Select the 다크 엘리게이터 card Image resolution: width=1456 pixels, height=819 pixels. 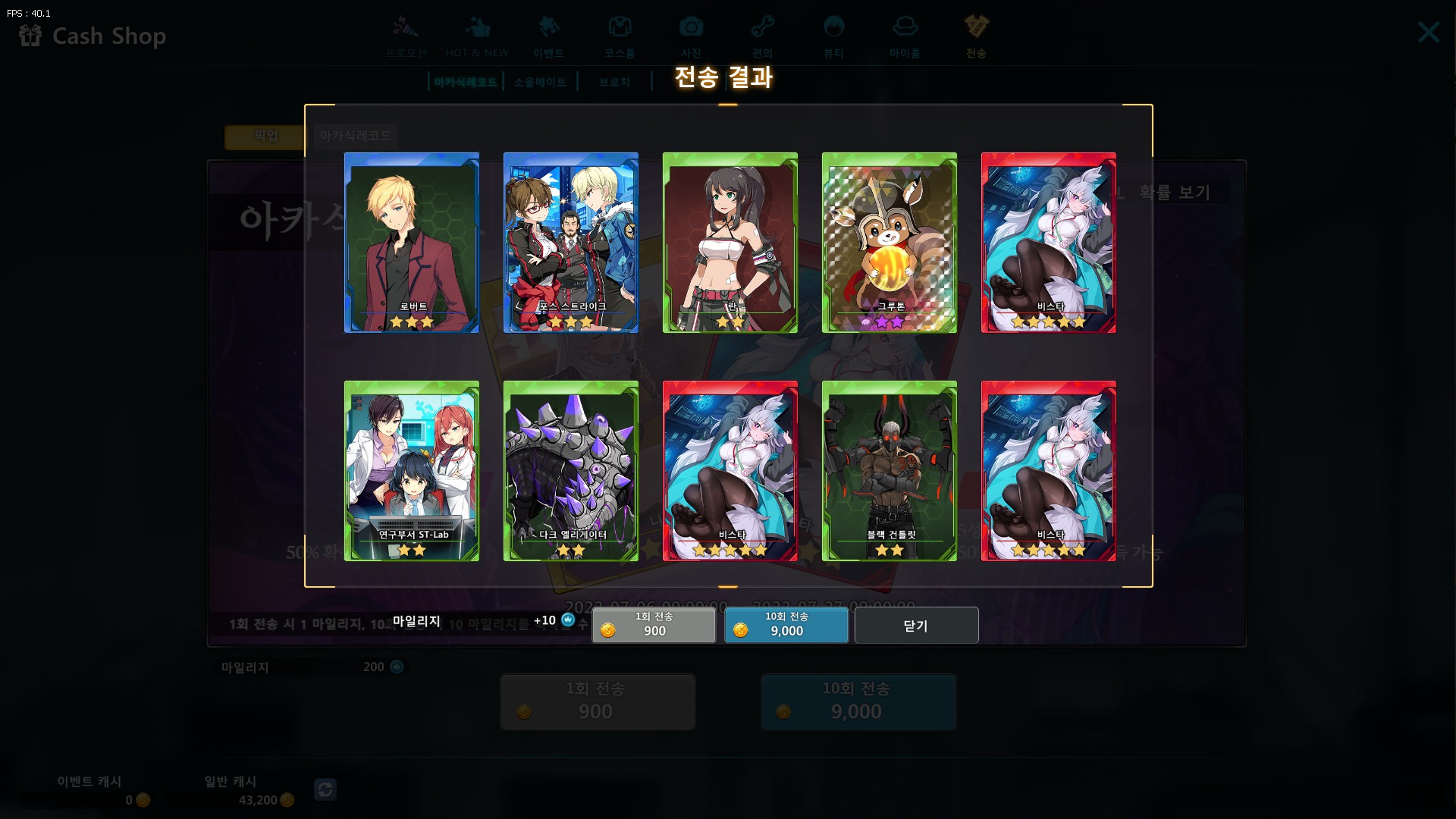571,471
